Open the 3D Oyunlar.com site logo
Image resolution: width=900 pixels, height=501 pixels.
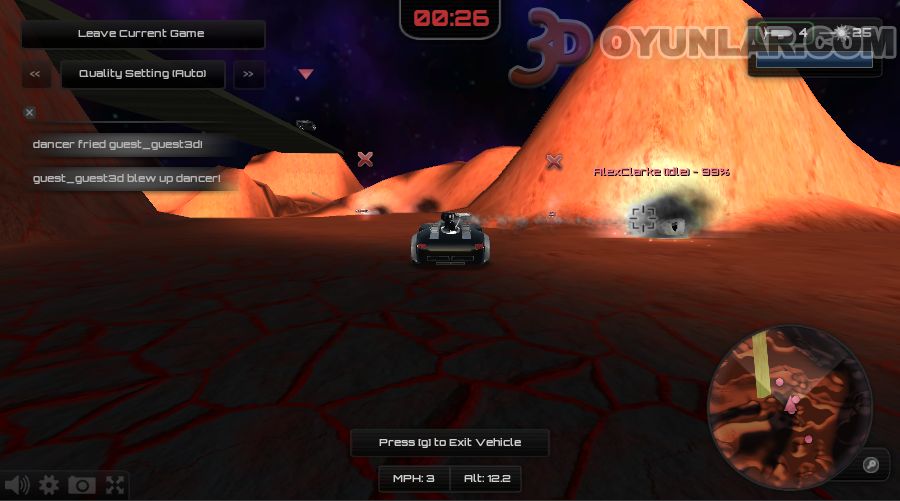point(700,45)
